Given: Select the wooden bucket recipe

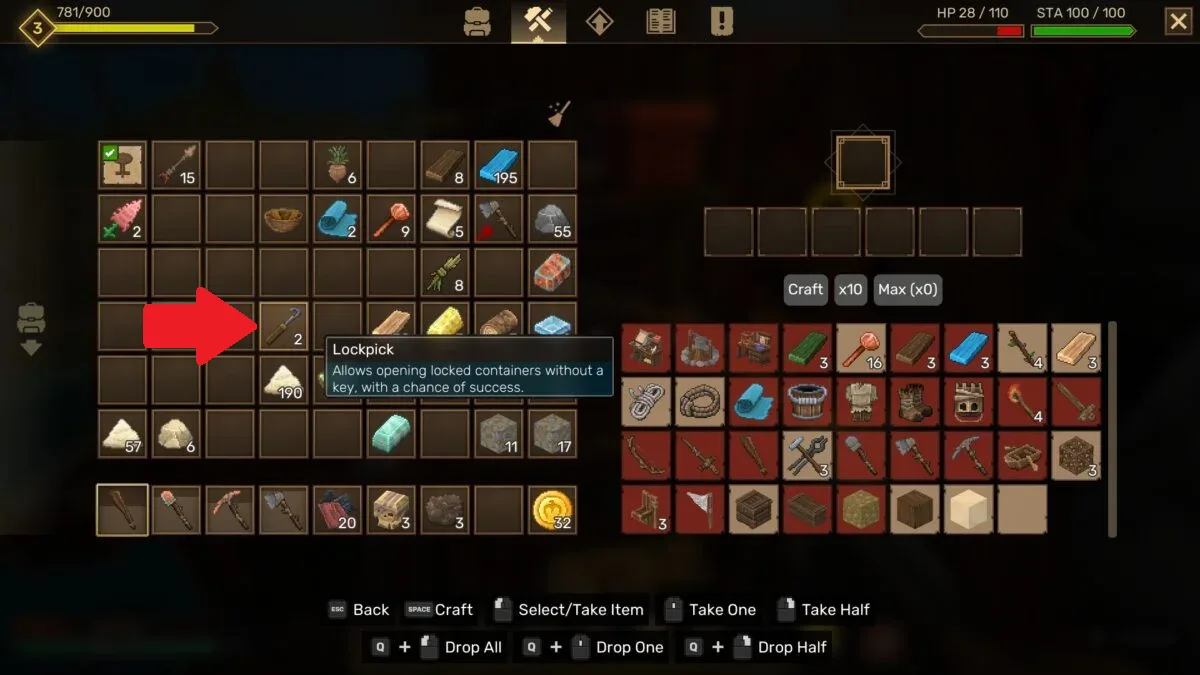Looking at the screenshot, I should pos(808,401).
